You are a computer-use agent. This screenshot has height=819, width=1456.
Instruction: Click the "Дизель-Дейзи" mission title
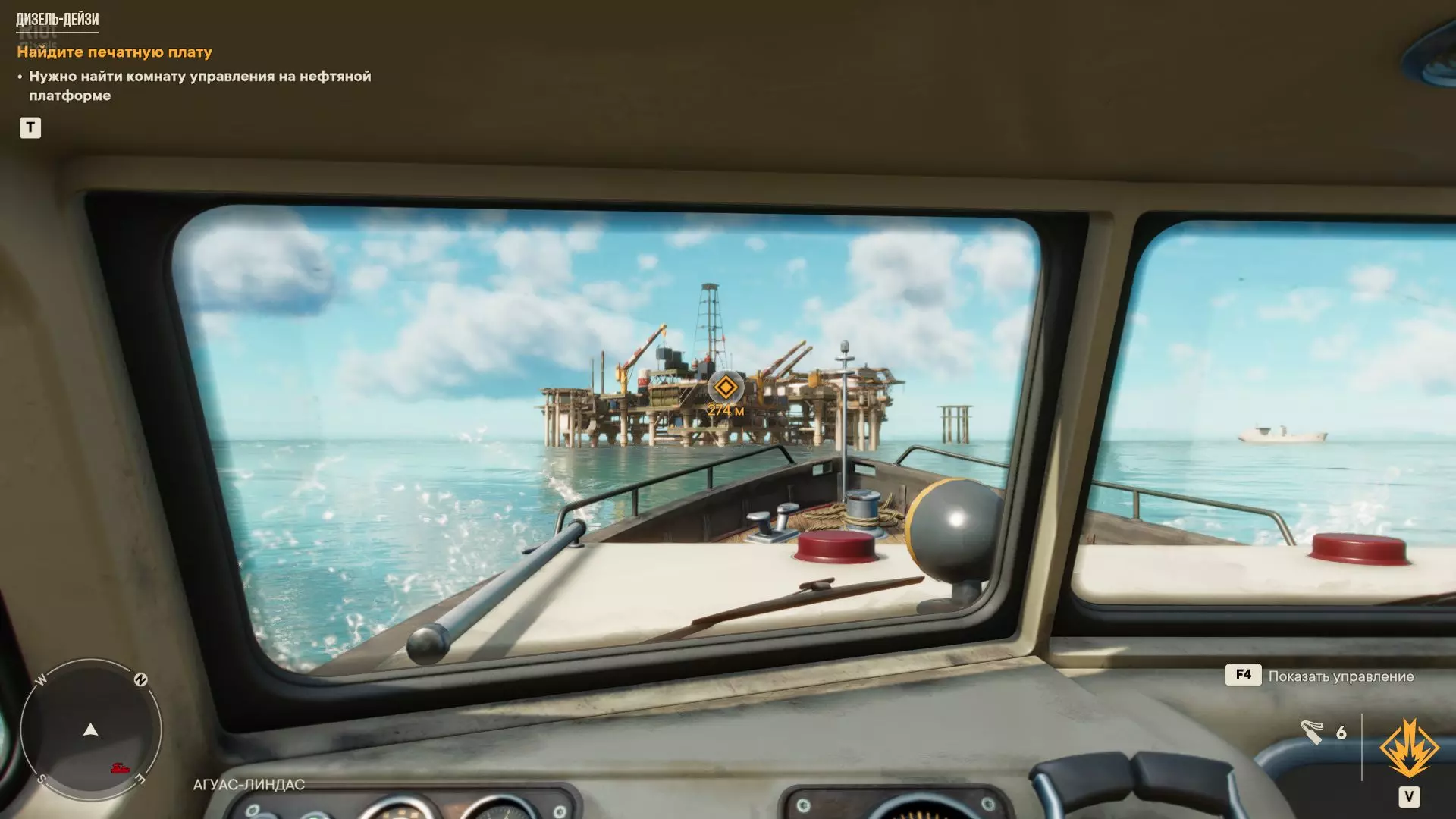(x=58, y=19)
